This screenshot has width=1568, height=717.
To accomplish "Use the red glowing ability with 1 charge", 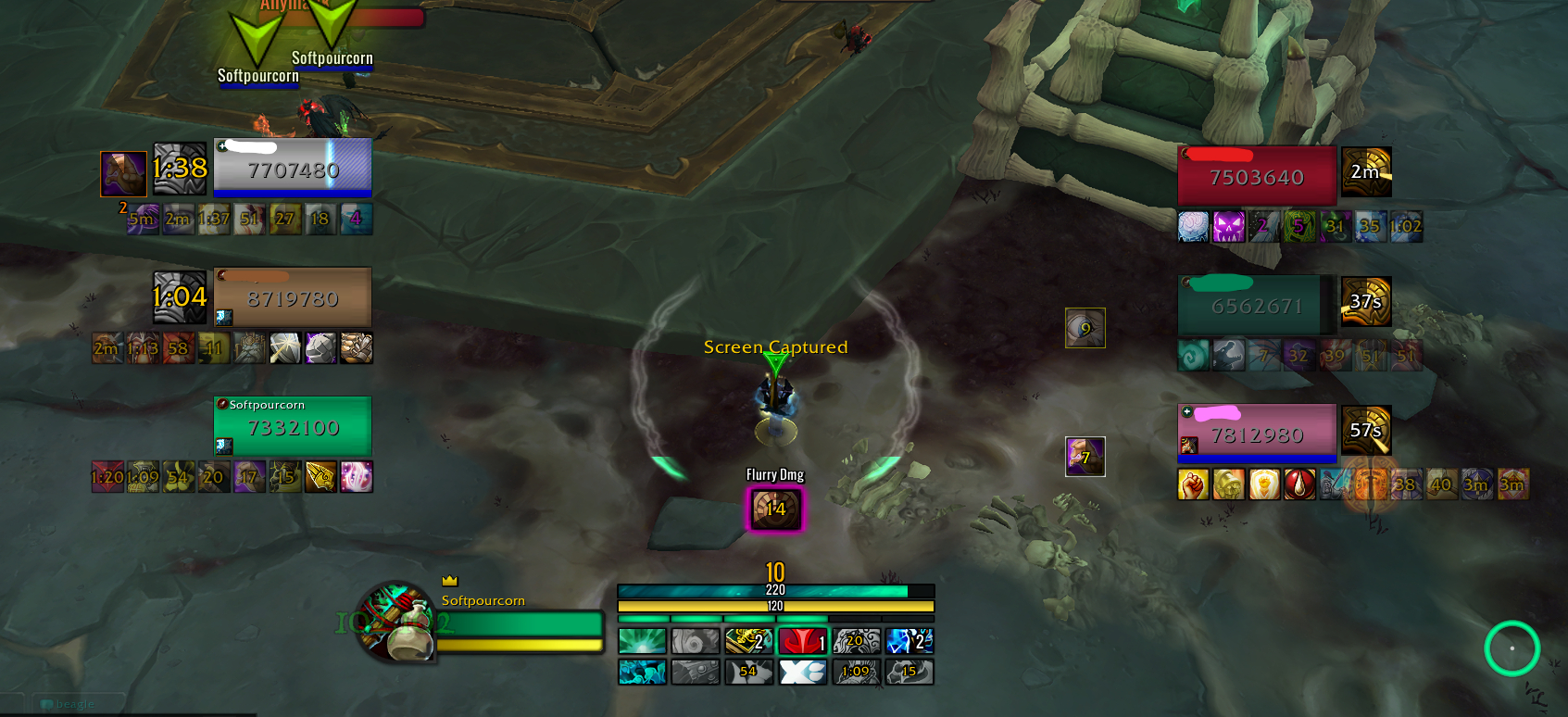I will tap(802, 641).
